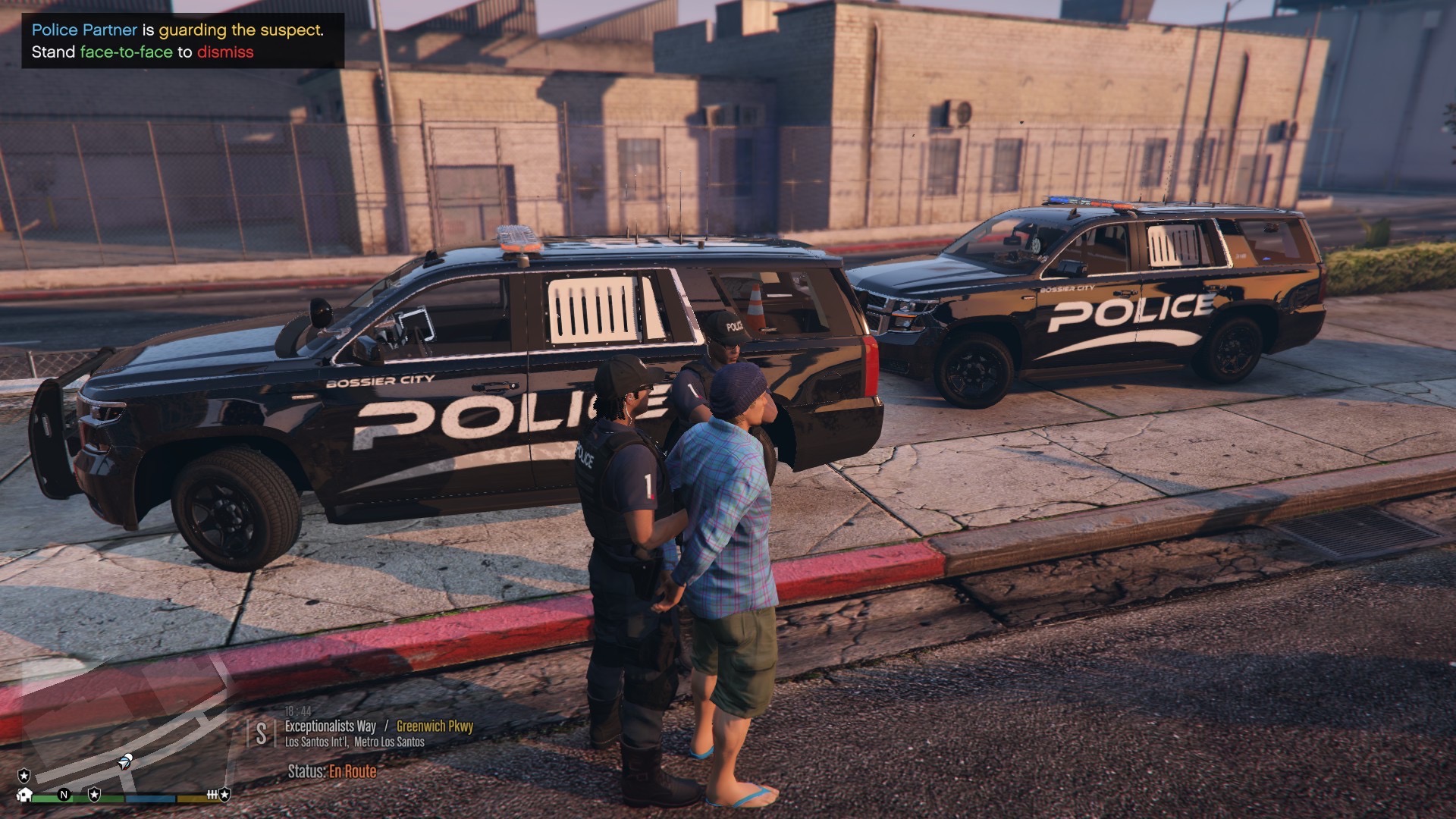Select the jail bars blip on minimap

(213, 795)
